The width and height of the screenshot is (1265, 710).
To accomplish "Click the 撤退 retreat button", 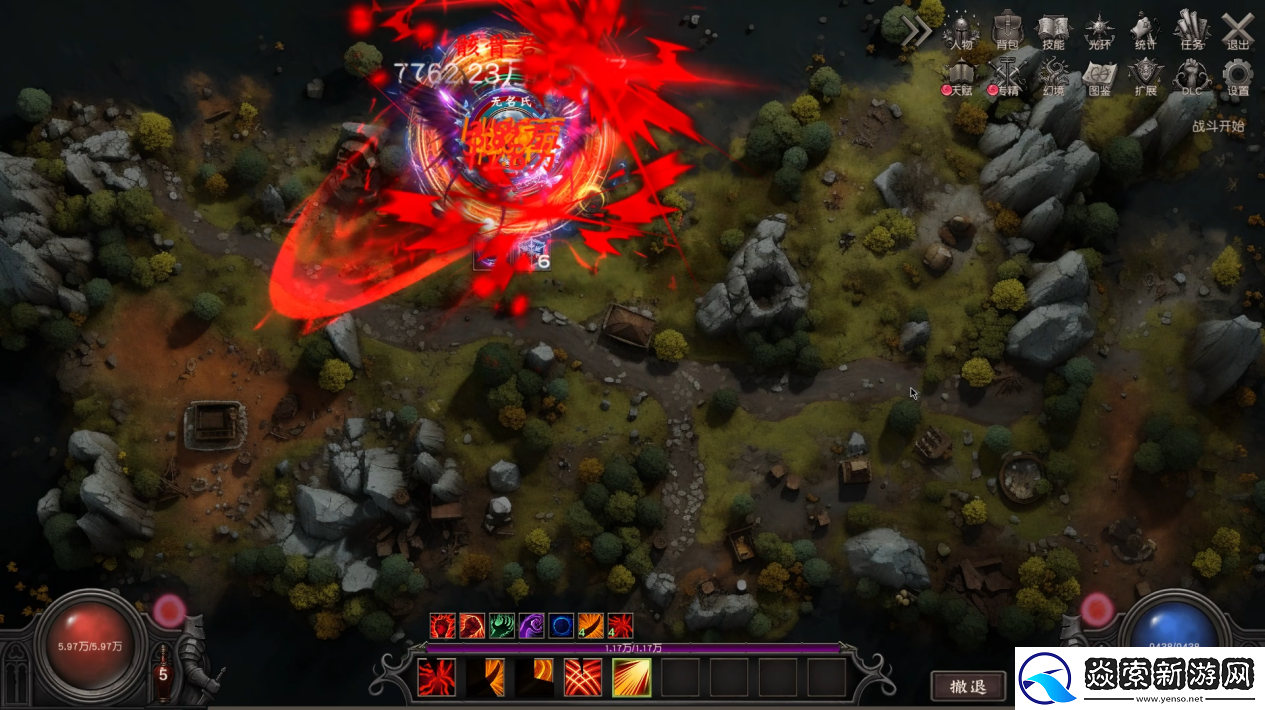I will pyautogui.click(x=968, y=686).
